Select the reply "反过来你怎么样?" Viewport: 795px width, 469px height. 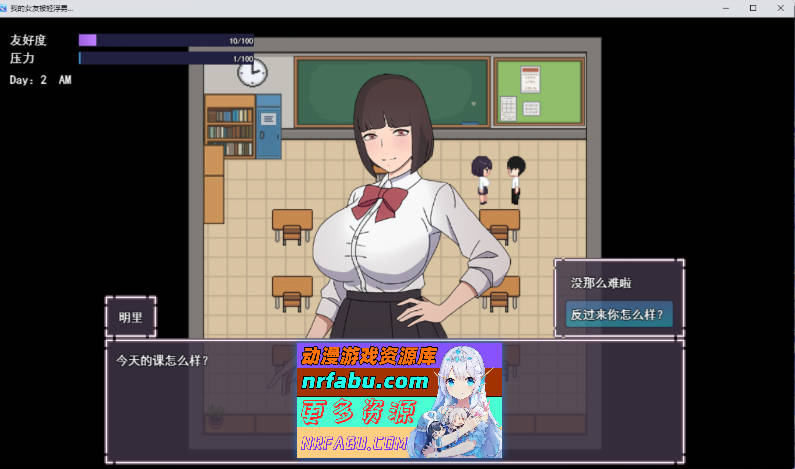(619, 313)
